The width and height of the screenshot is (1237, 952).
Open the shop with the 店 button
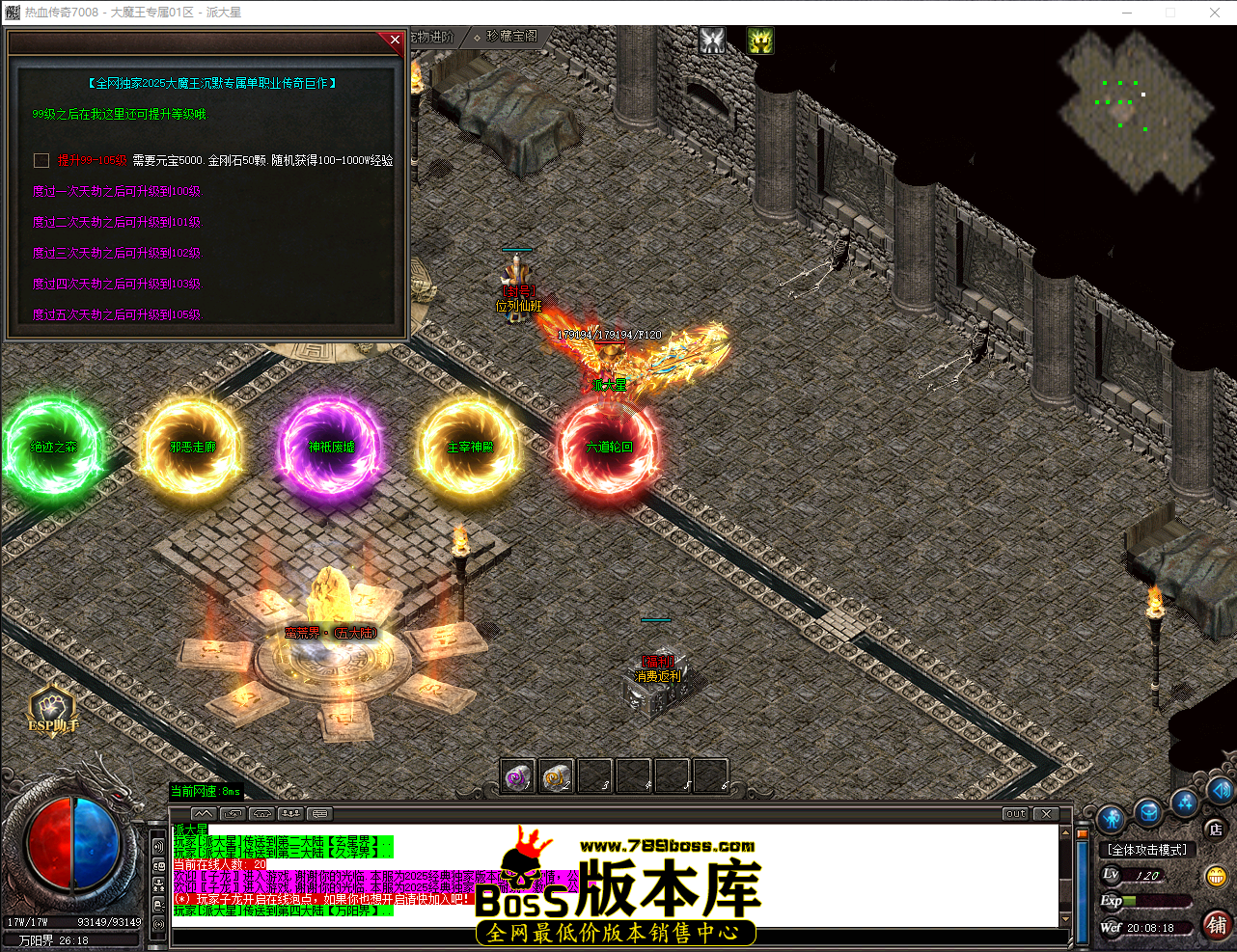click(1215, 829)
